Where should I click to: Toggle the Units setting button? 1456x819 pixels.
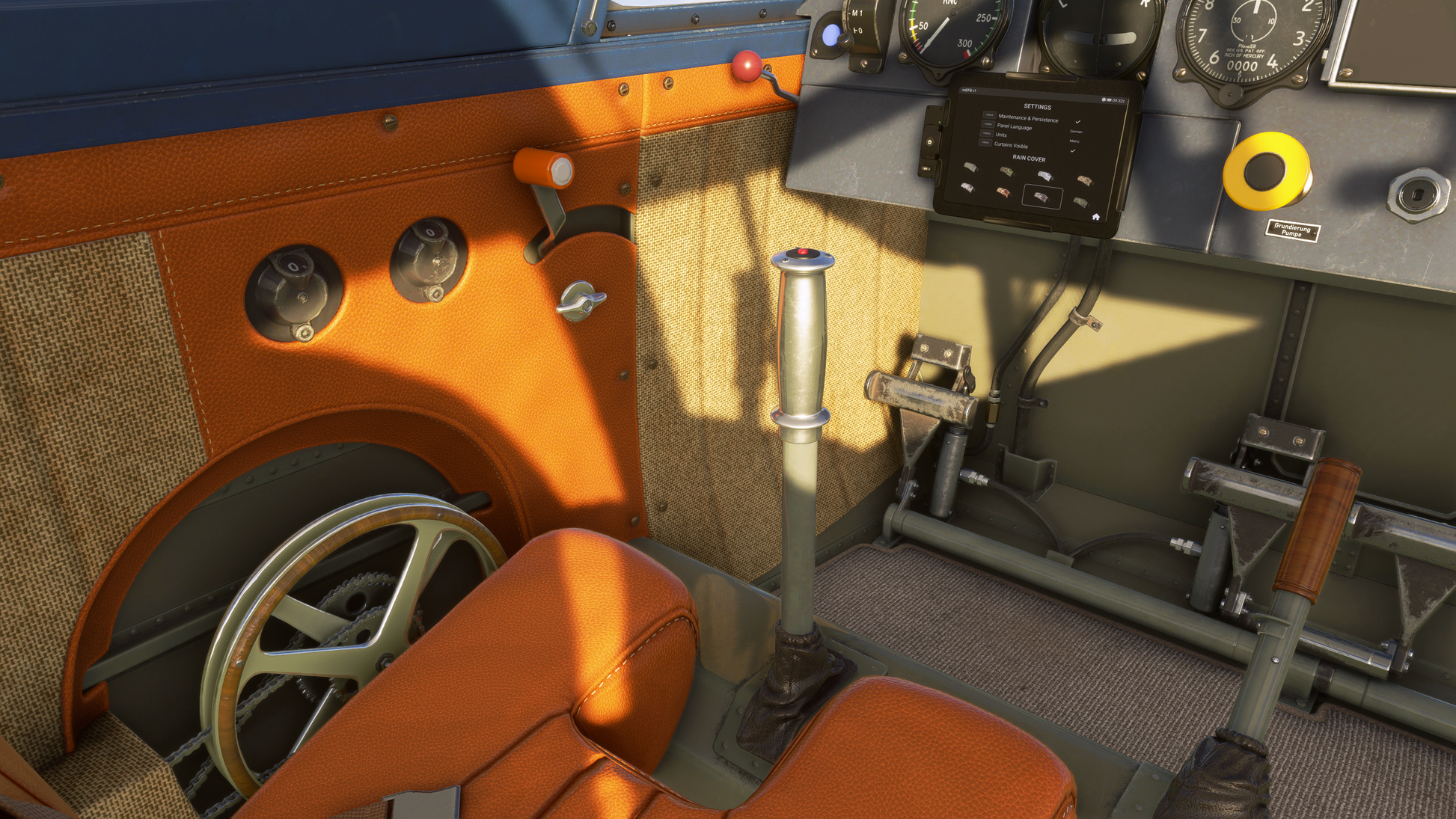click(987, 133)
